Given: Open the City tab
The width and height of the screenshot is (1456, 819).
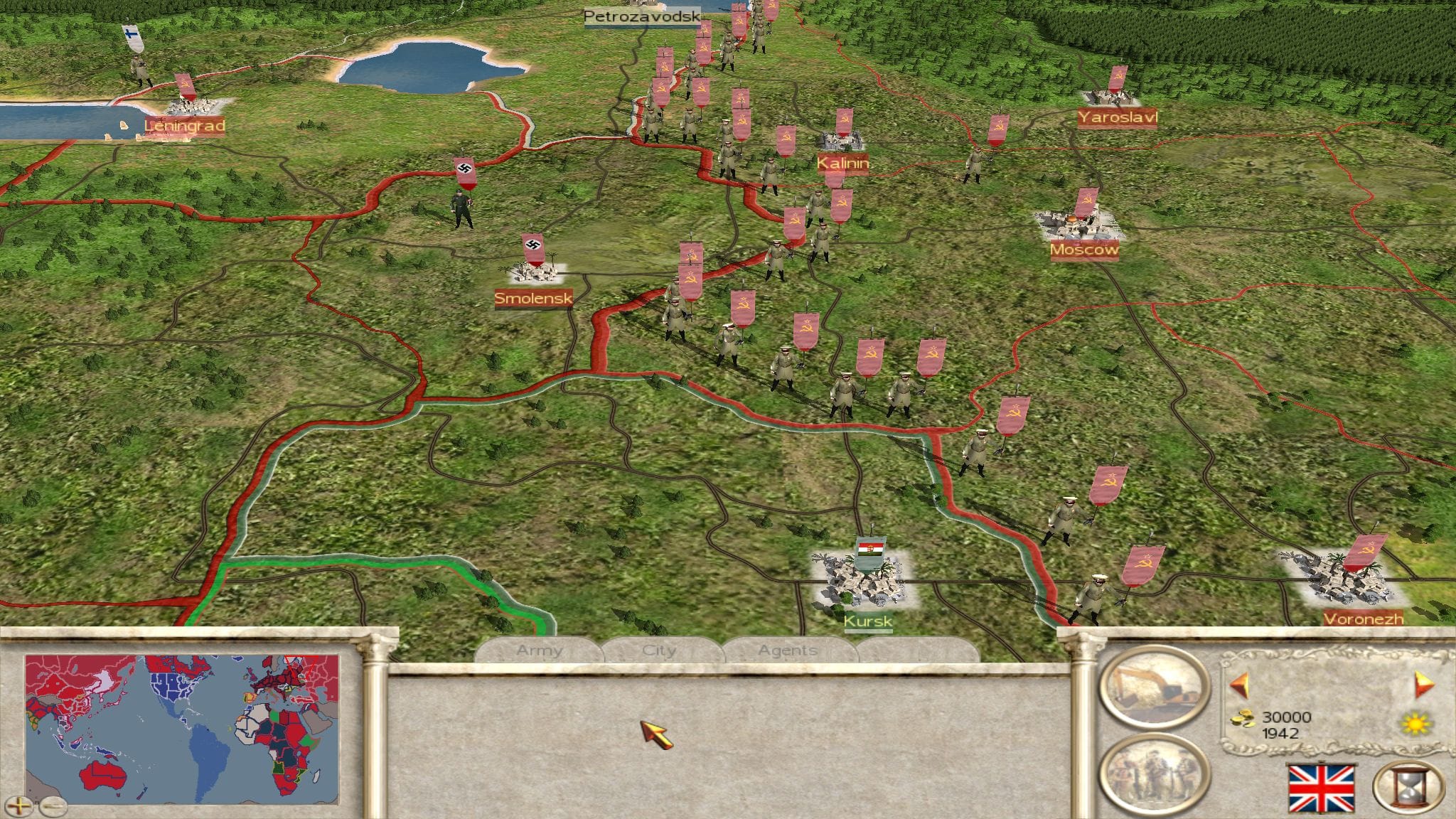Looking at the screenshot, I should pos(659,651).
